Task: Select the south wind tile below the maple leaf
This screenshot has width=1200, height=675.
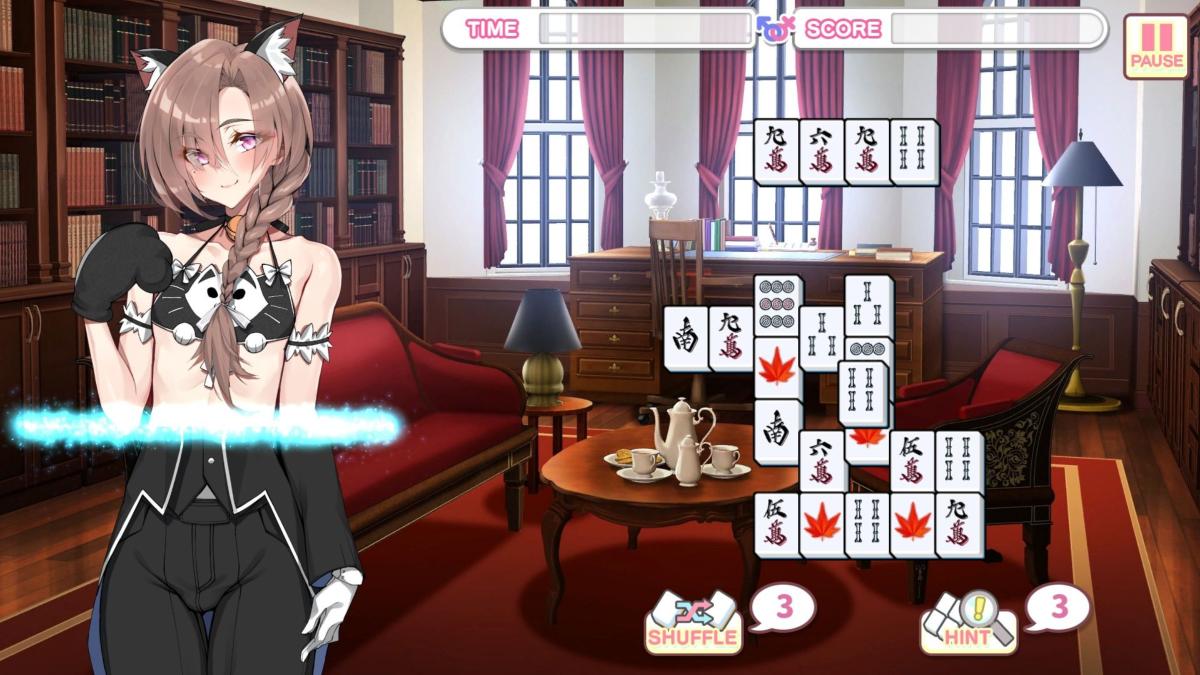Action: [778, 430]
